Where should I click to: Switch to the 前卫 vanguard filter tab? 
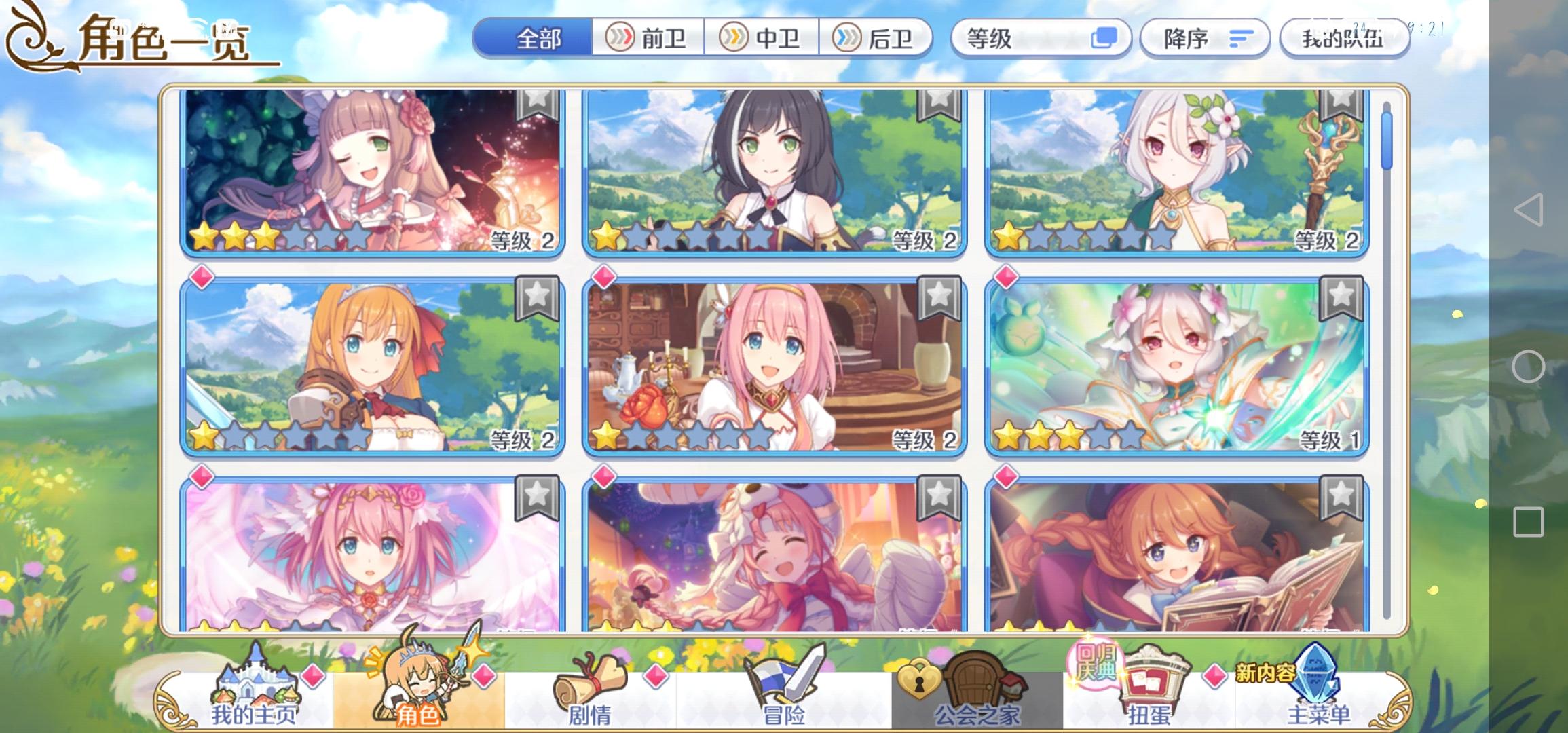[652, 39]
